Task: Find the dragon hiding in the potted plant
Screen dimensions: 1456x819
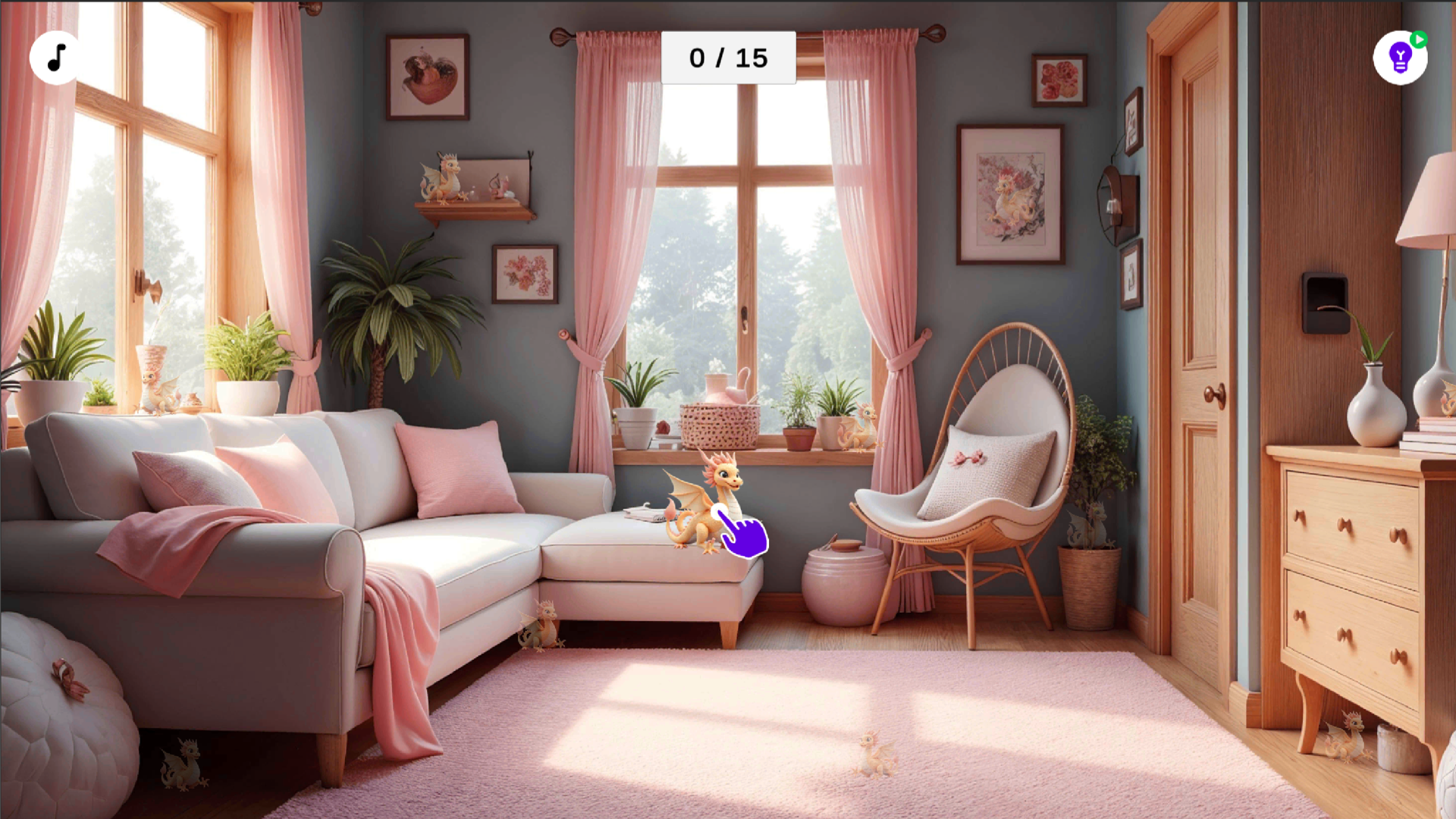Action: (1090, 523)
